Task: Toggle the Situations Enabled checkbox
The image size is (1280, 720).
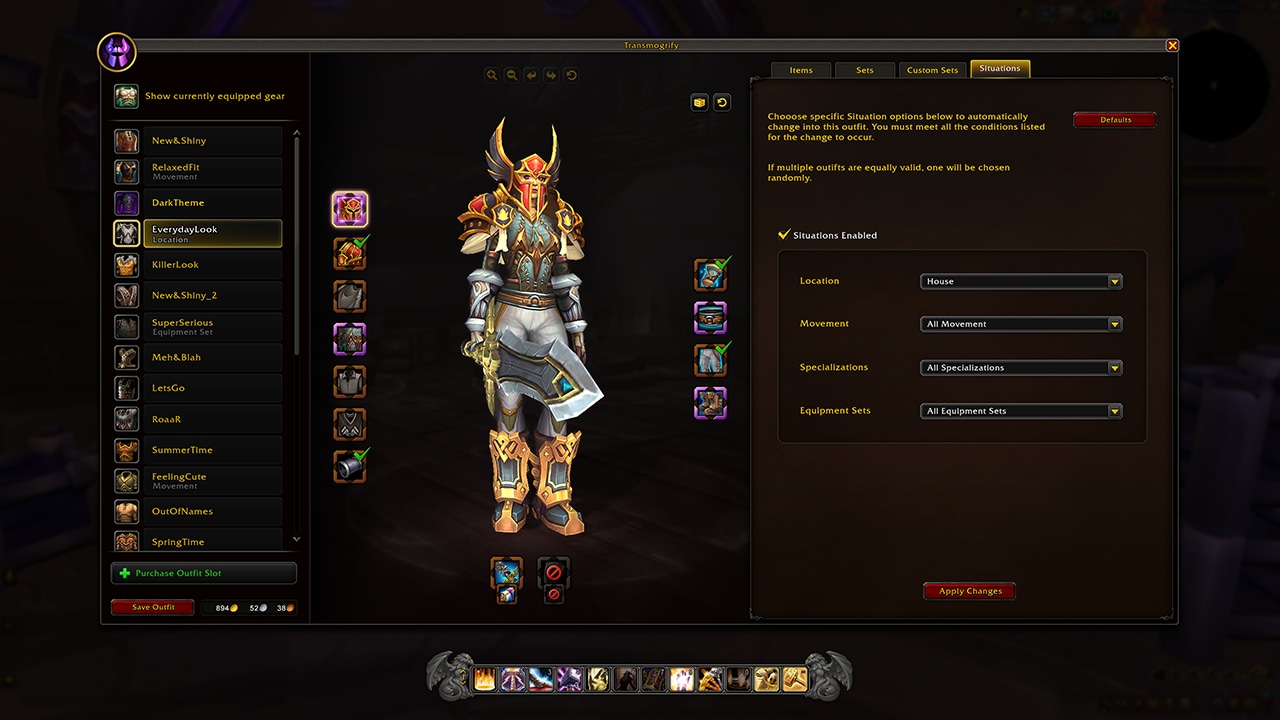Action: (x=785, y=235)
